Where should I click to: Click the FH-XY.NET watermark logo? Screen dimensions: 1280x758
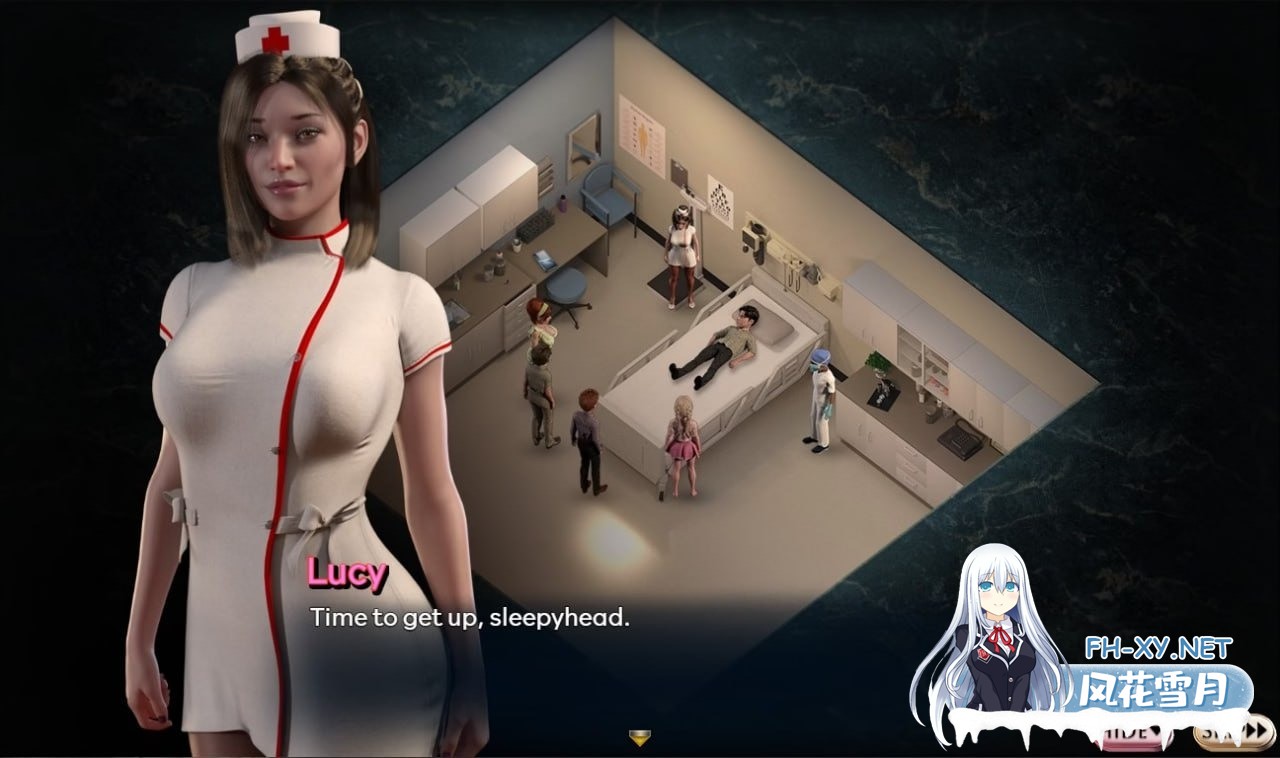tap(1158, 648)
